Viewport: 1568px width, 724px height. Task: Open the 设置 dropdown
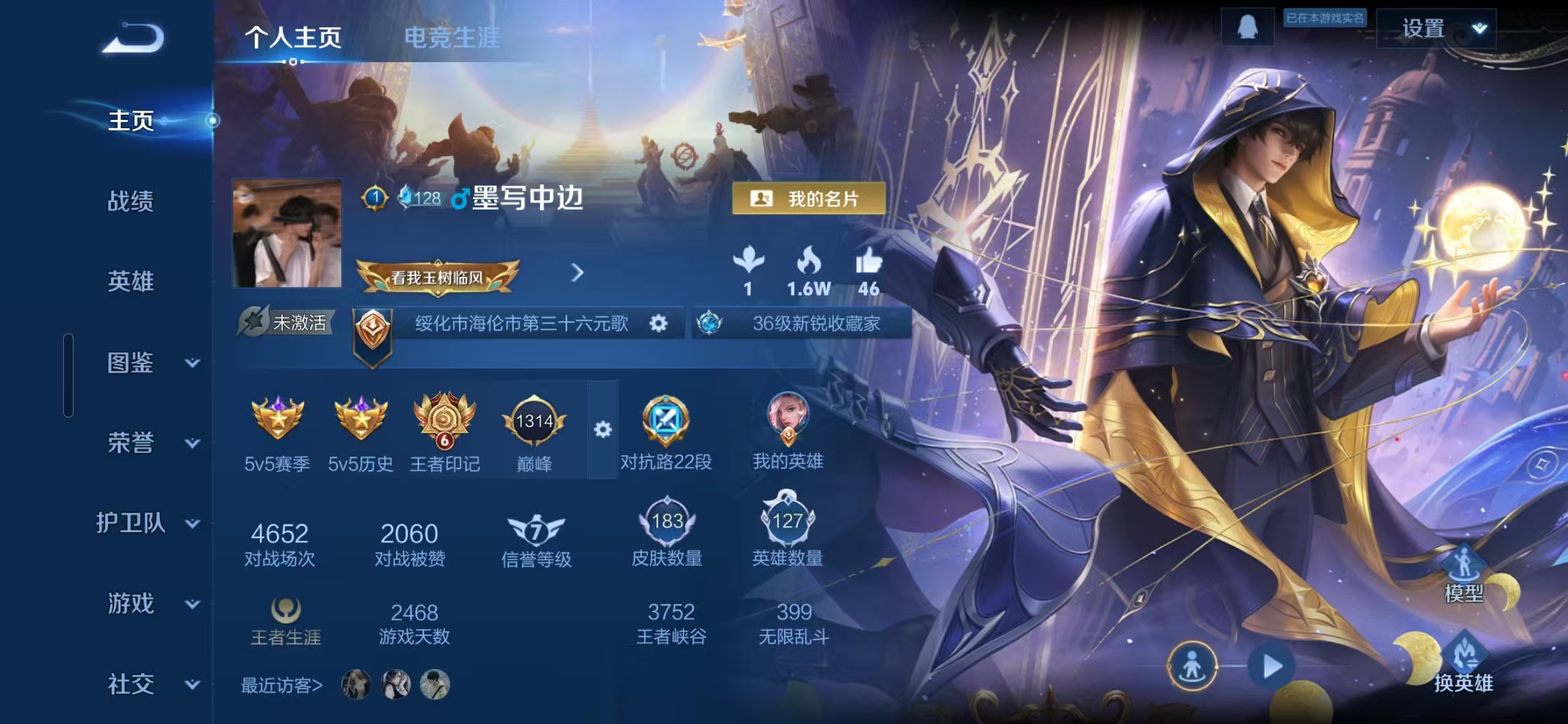(x=1436, y=29)
